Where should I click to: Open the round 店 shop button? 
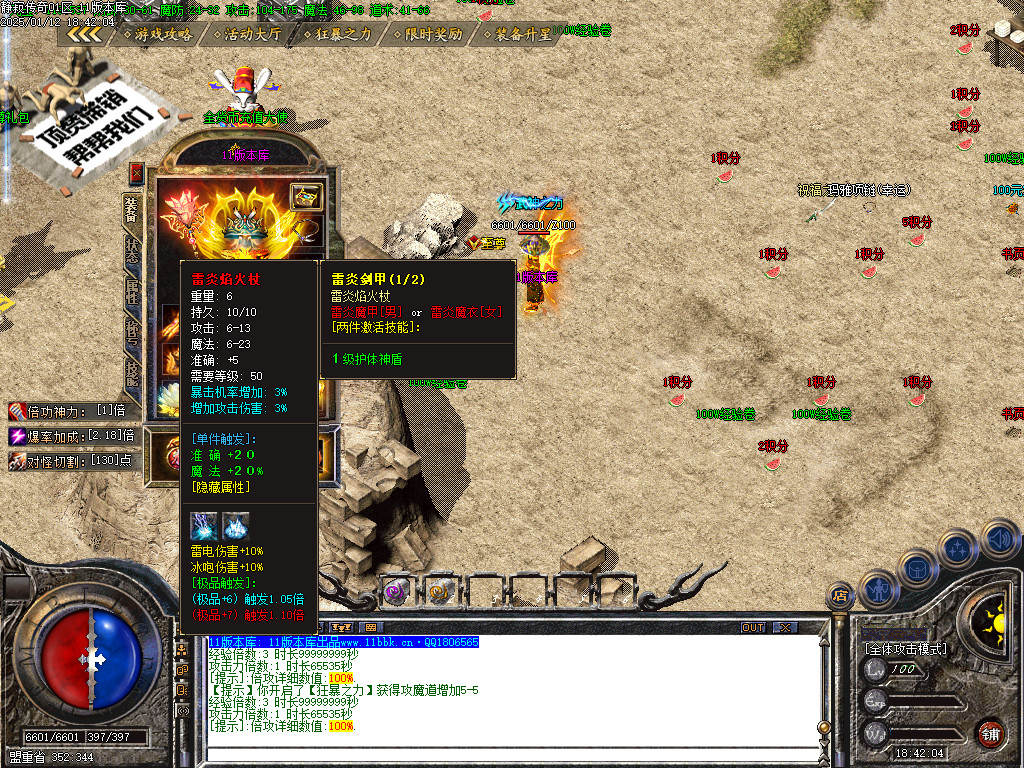tap(838, 596)
